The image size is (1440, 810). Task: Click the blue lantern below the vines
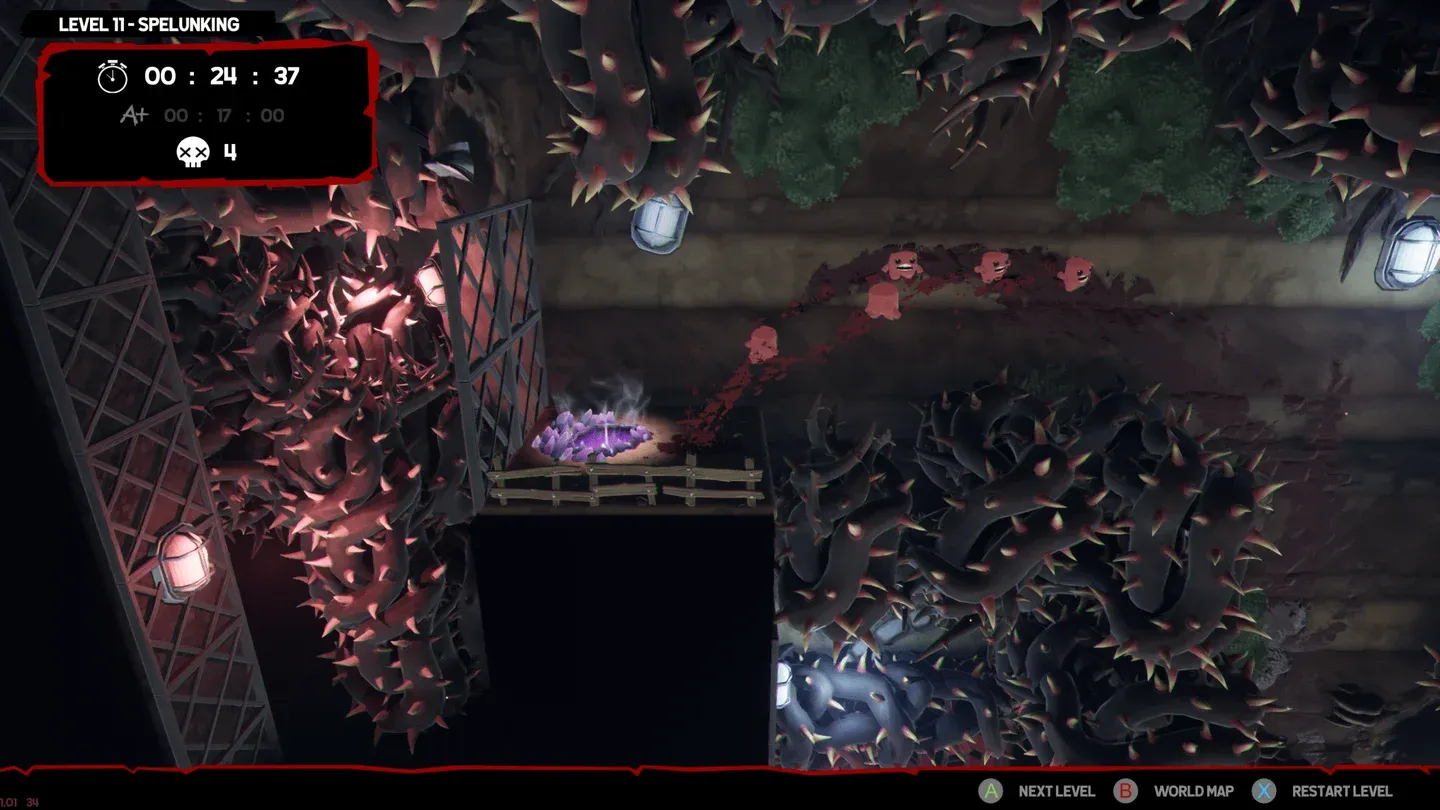tap(659, 225)
